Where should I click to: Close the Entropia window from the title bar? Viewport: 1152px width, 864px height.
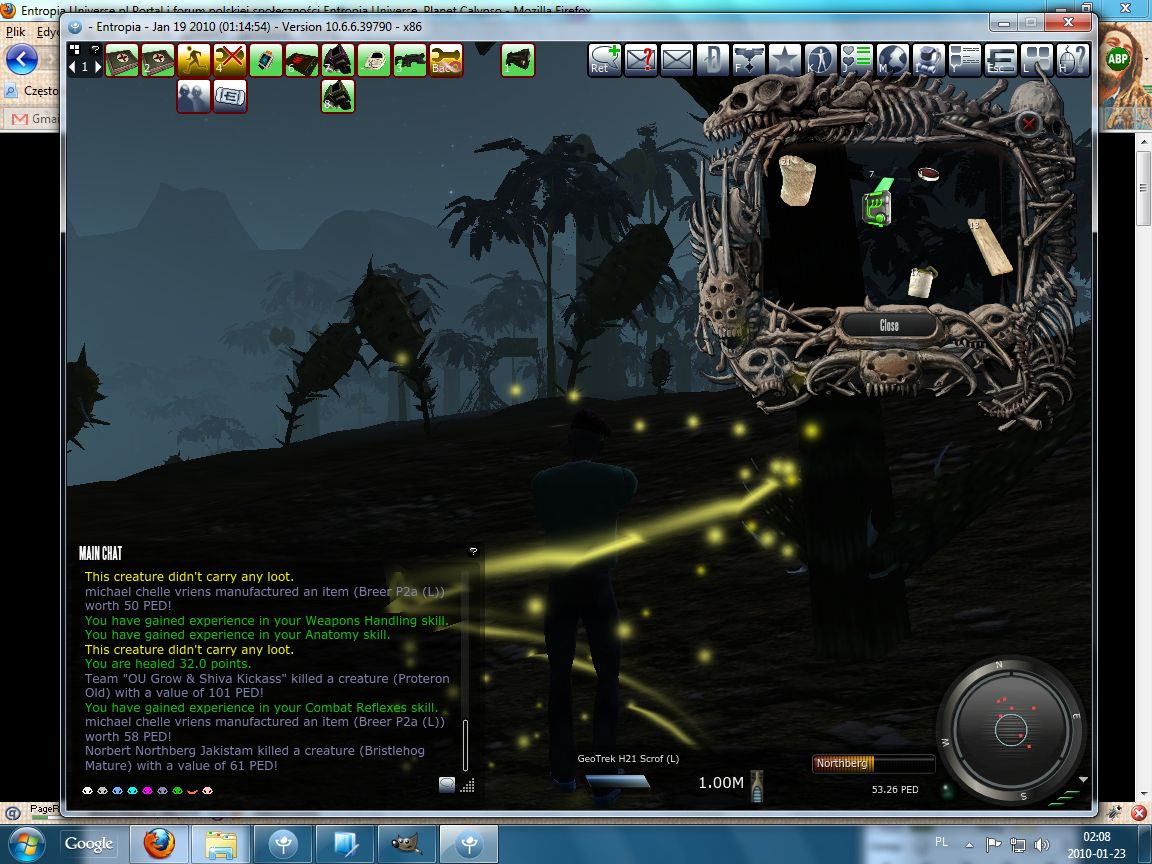click(1075, 22)
